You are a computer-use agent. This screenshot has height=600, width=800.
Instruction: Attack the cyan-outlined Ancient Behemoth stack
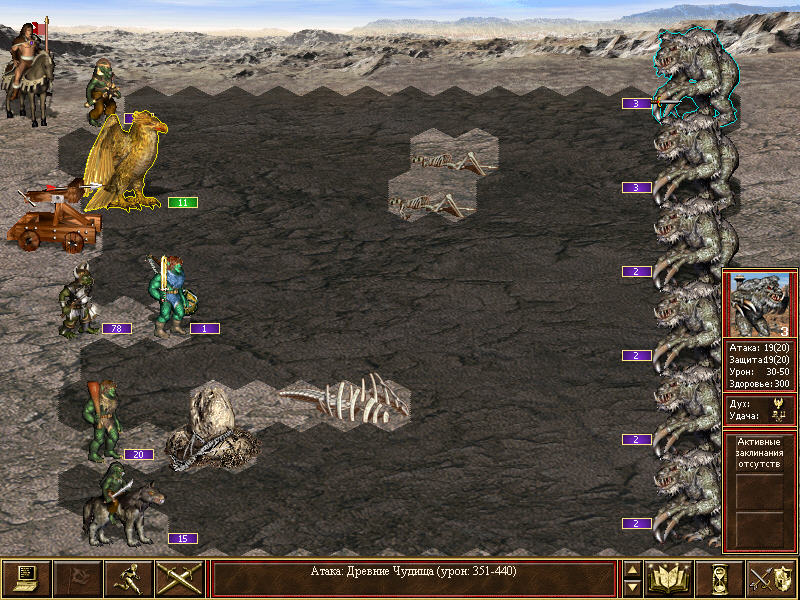[x=695, y=75]
